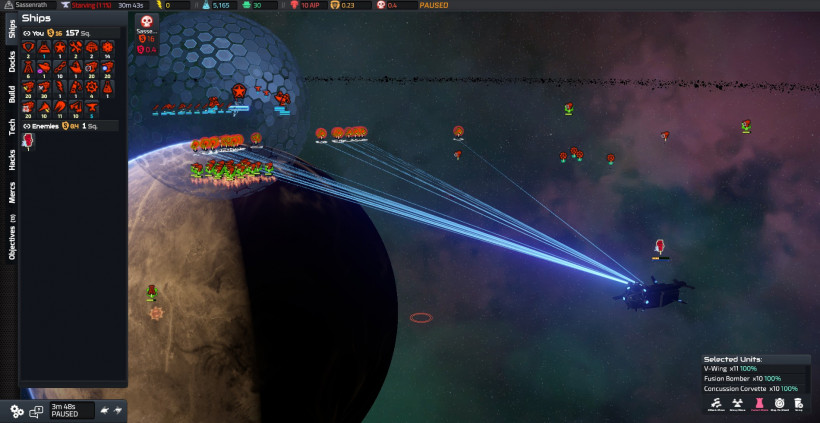Viewport: 820px width, 423px height.
Task: Choose Concussion Corvette in Selected Units
Action: 750,389
